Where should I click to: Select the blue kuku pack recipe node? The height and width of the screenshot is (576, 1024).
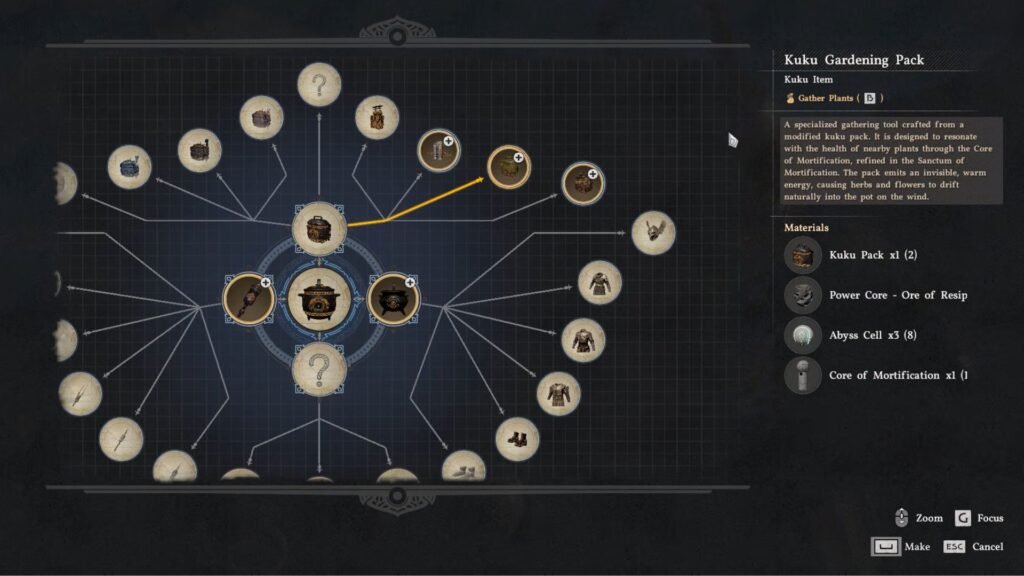(x=129, y=167)
